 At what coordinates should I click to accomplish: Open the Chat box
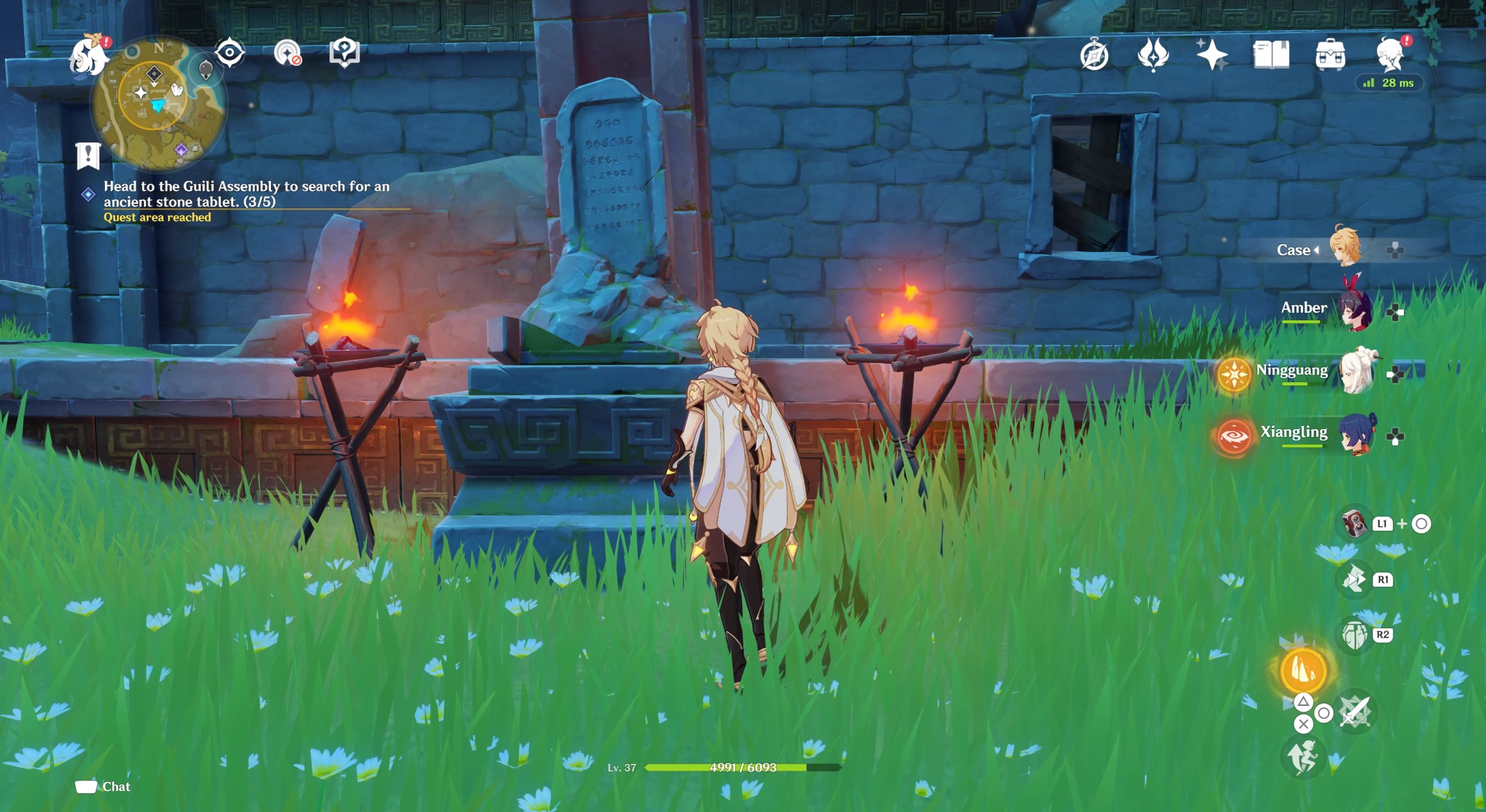pyautogui.click(x=103, y=787)
